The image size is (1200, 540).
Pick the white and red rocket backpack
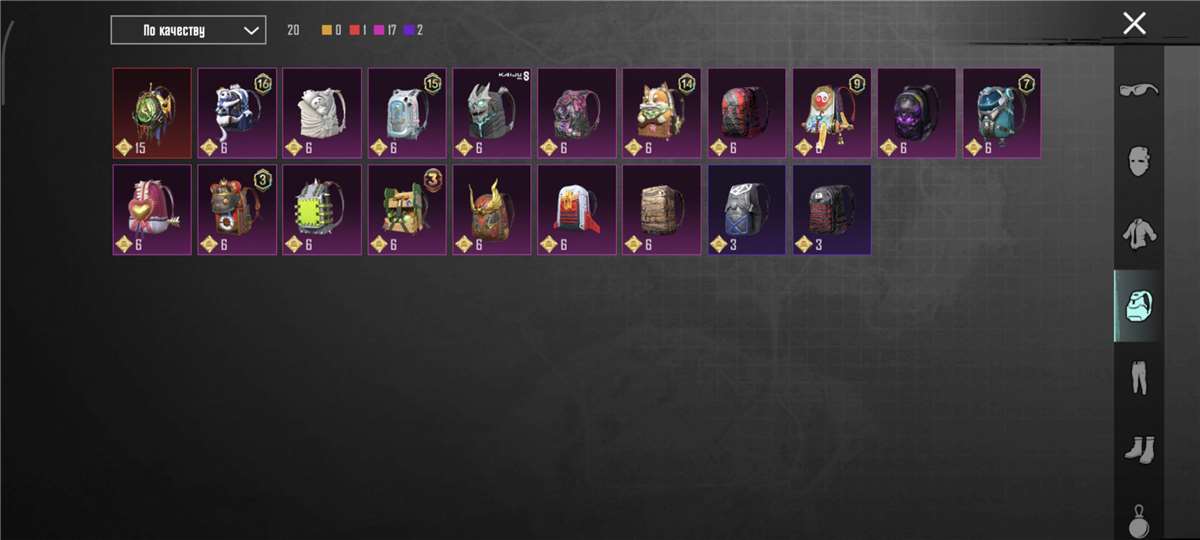tap(577, 210)
